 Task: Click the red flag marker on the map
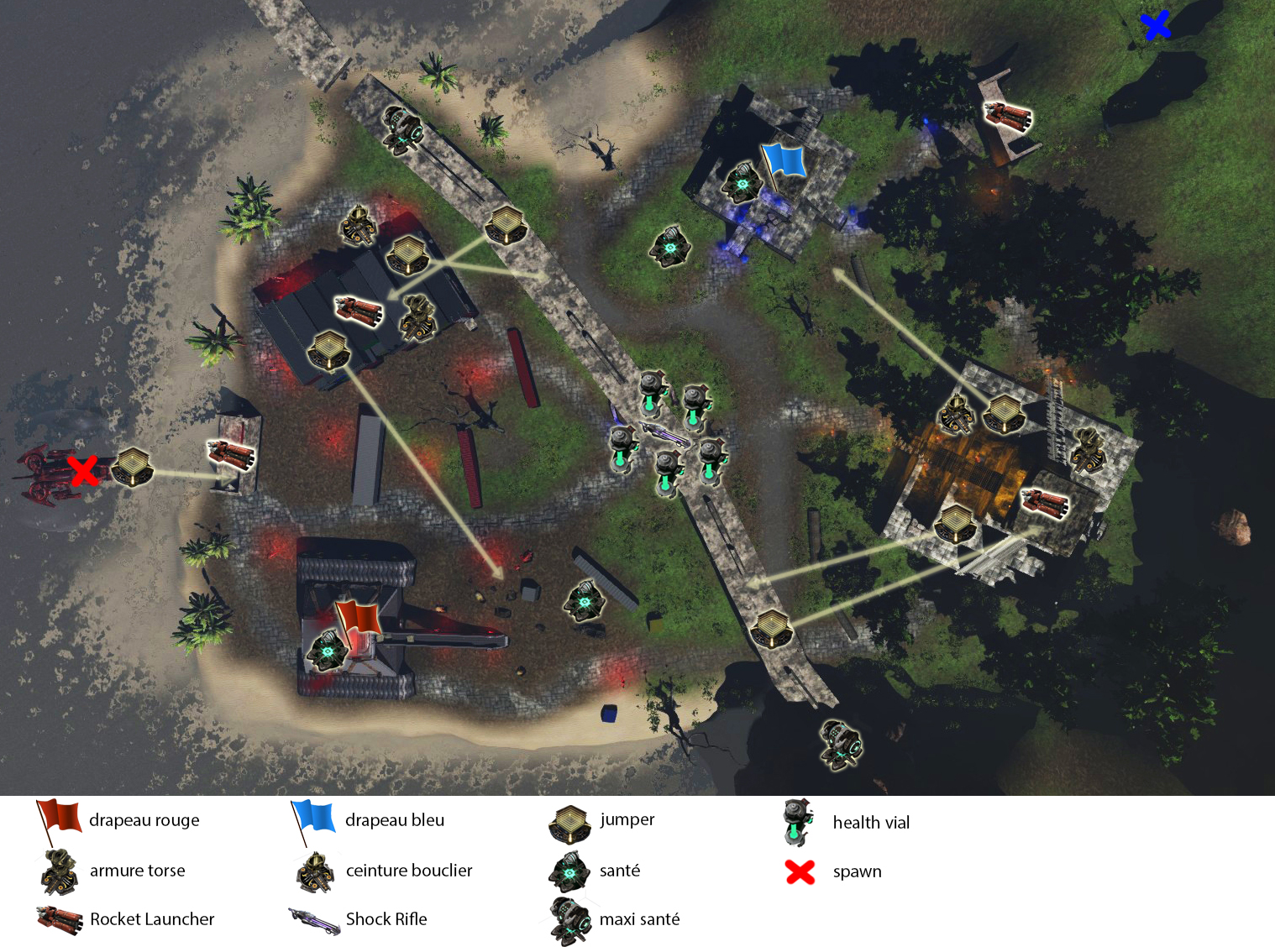click(359, 619)
